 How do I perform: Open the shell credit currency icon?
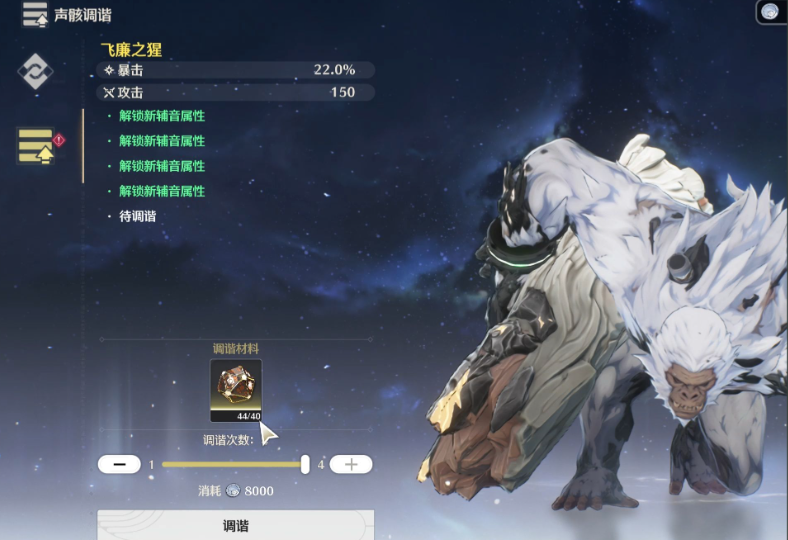(770, 11)
